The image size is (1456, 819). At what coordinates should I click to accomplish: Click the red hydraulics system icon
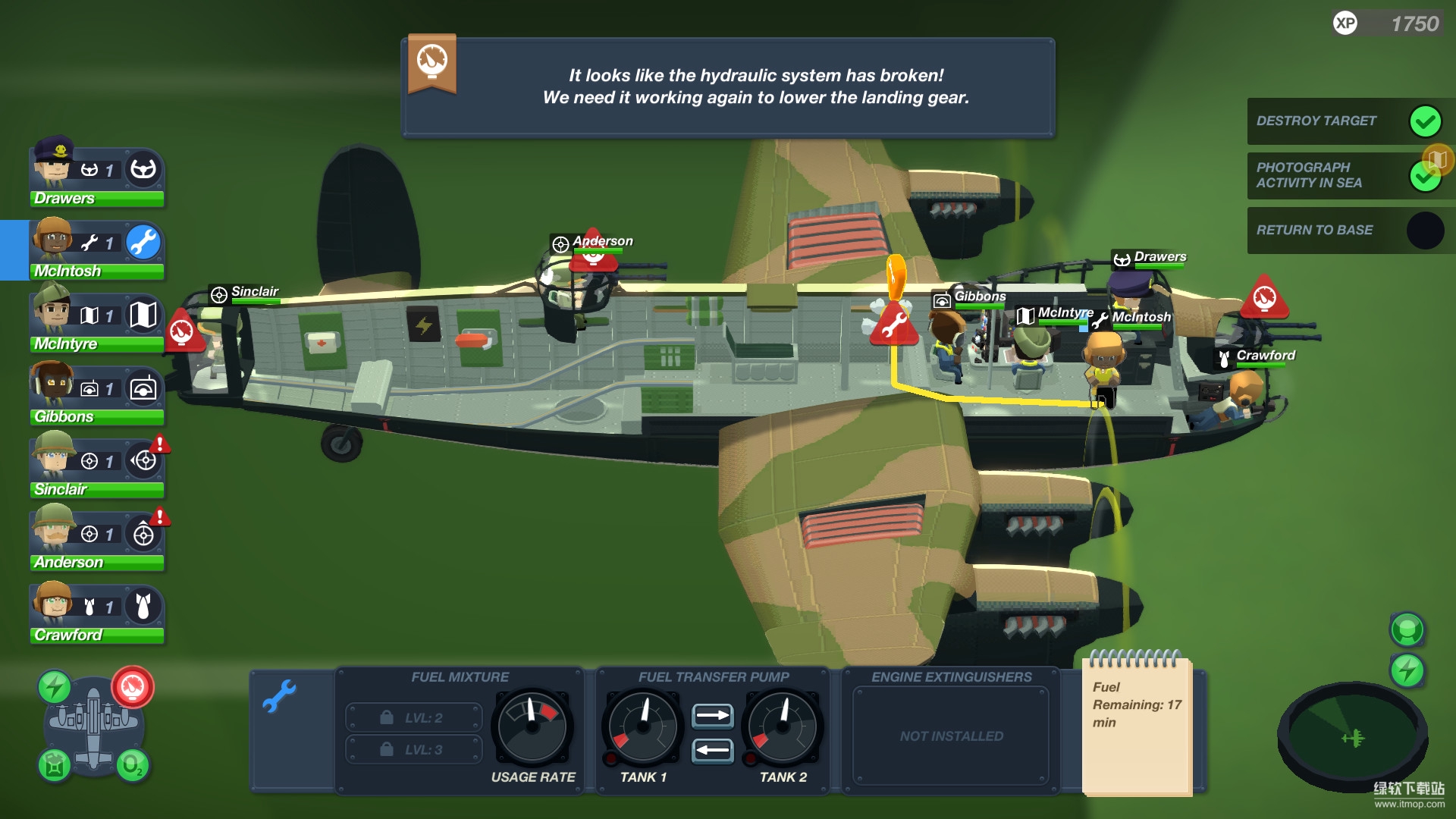133,687
